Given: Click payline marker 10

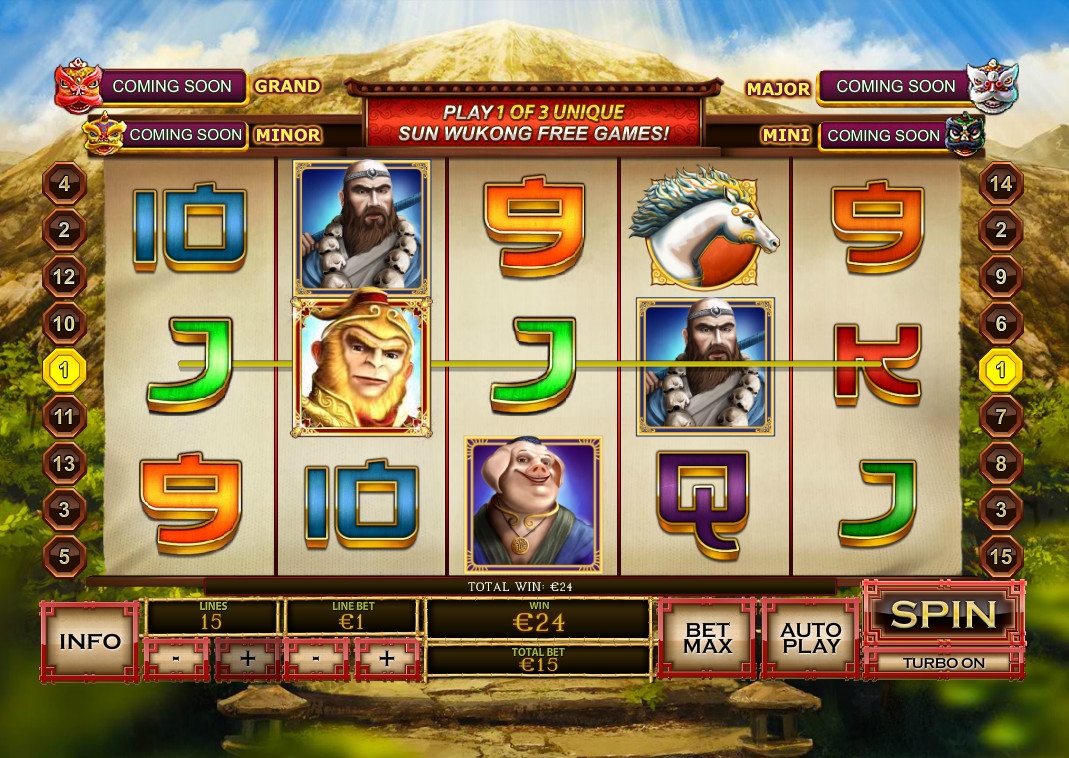Looking at the screenshot, I should click(x=65, y=324).
